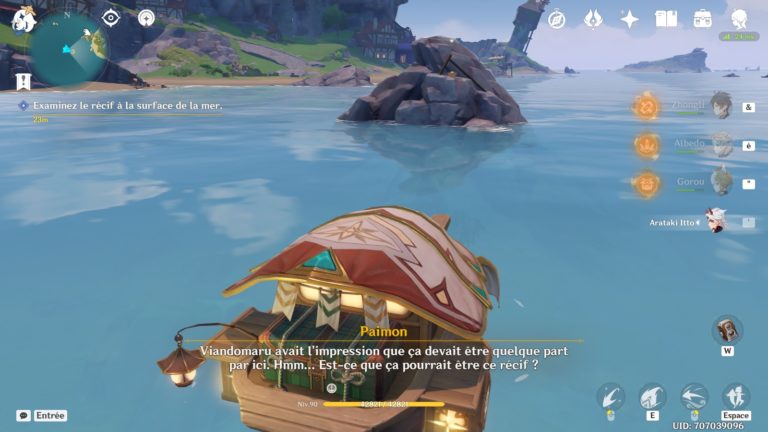Open the Battle Pass icon
The width and height of the screenshot is (768, 432).
pyautogui.click(x=593, y=19)
